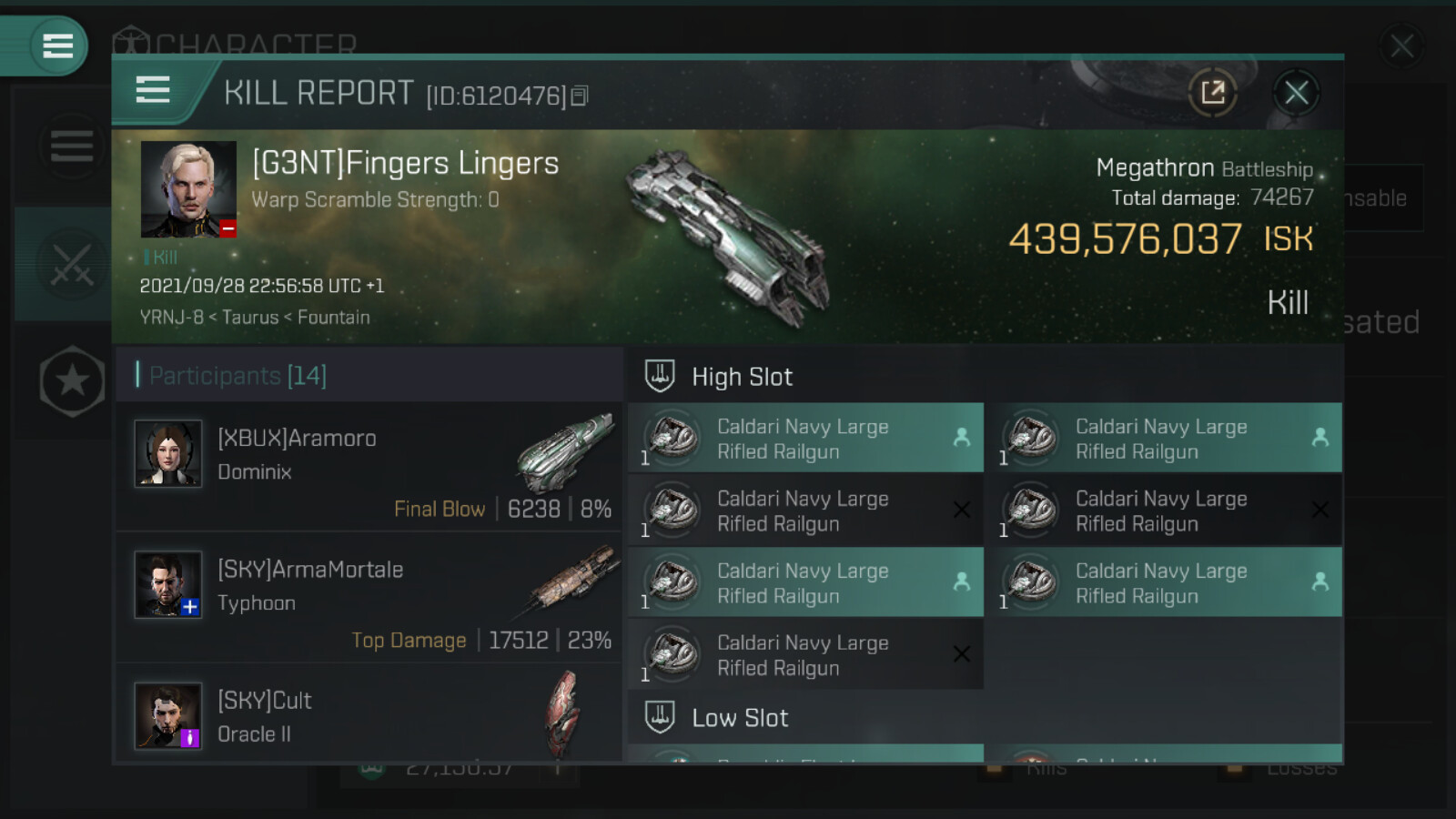1456x819 pixels.
Task: Open the main menu button in top-left corner
Action: pos(57,45)
